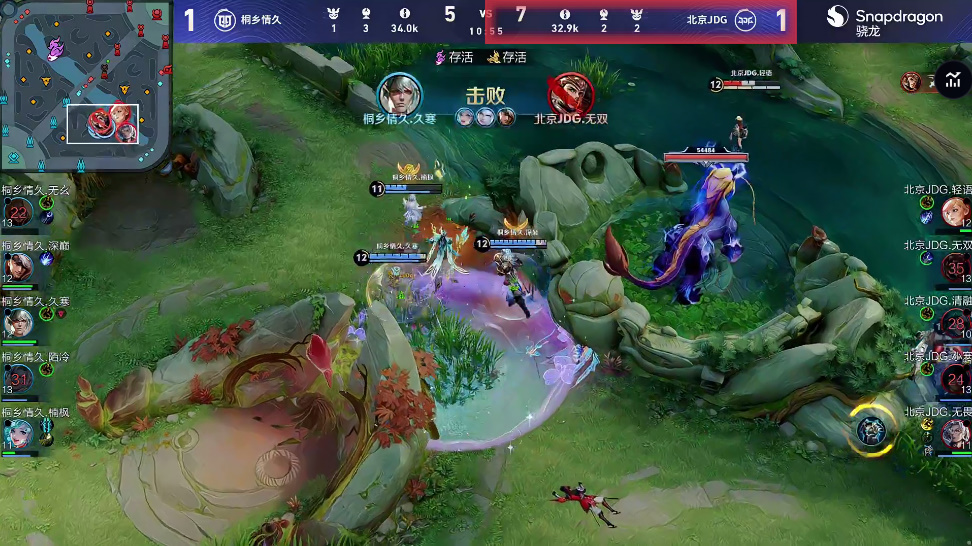
Task: Click the hero avatar beside the chart button
Action: click(911, 82)
